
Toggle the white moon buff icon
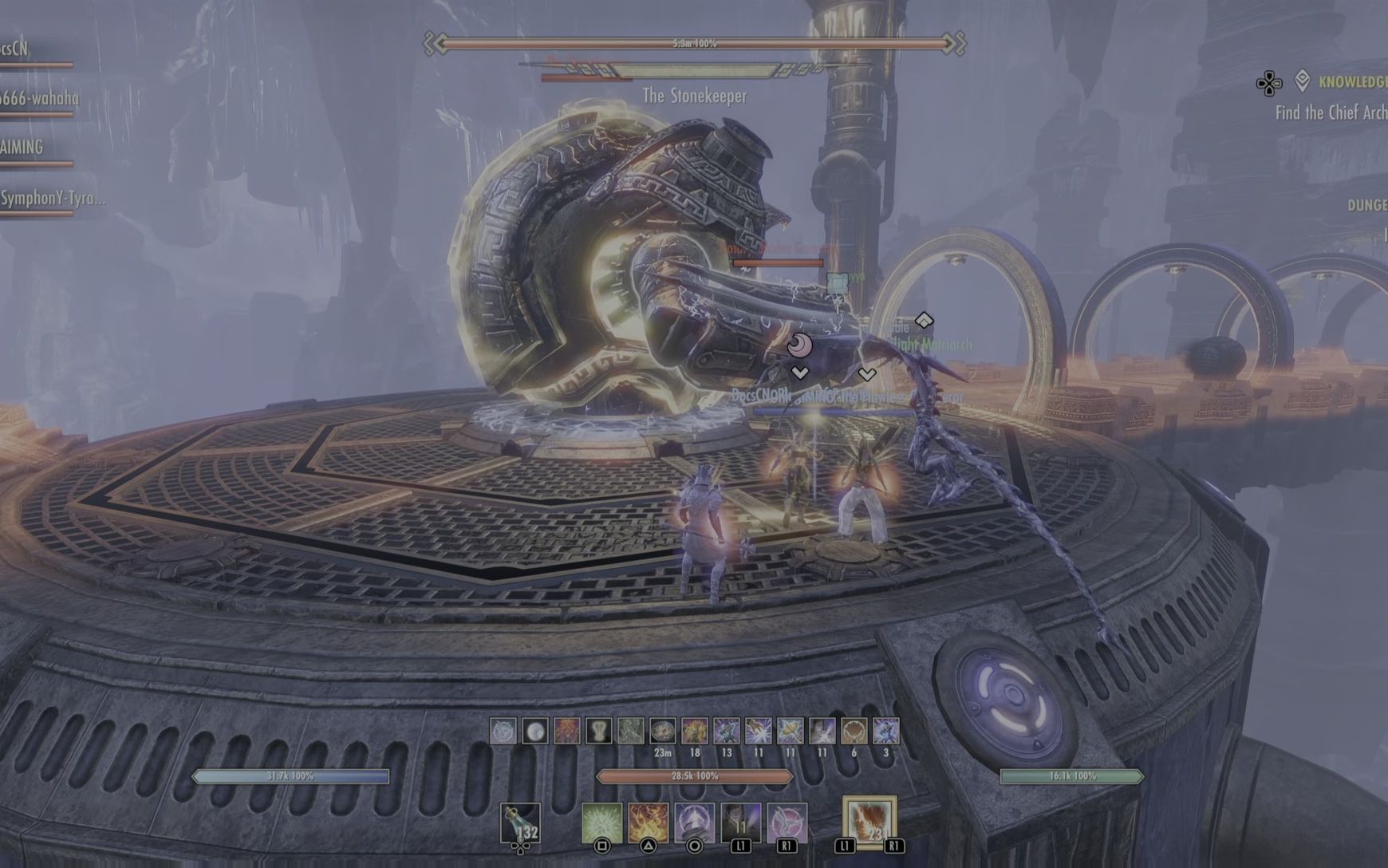[x=535, y=732]
